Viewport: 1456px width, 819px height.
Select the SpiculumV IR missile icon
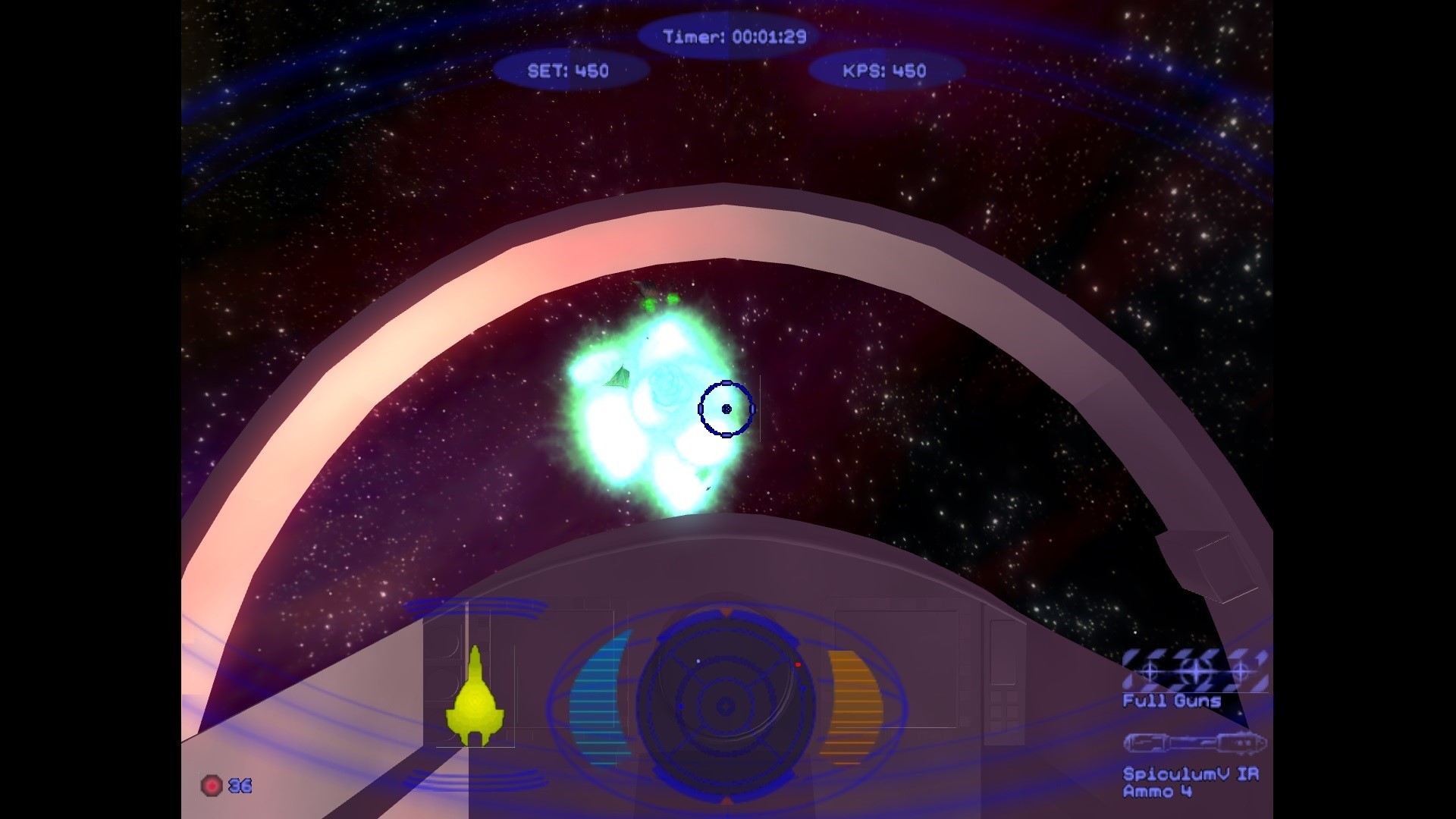1194,742
